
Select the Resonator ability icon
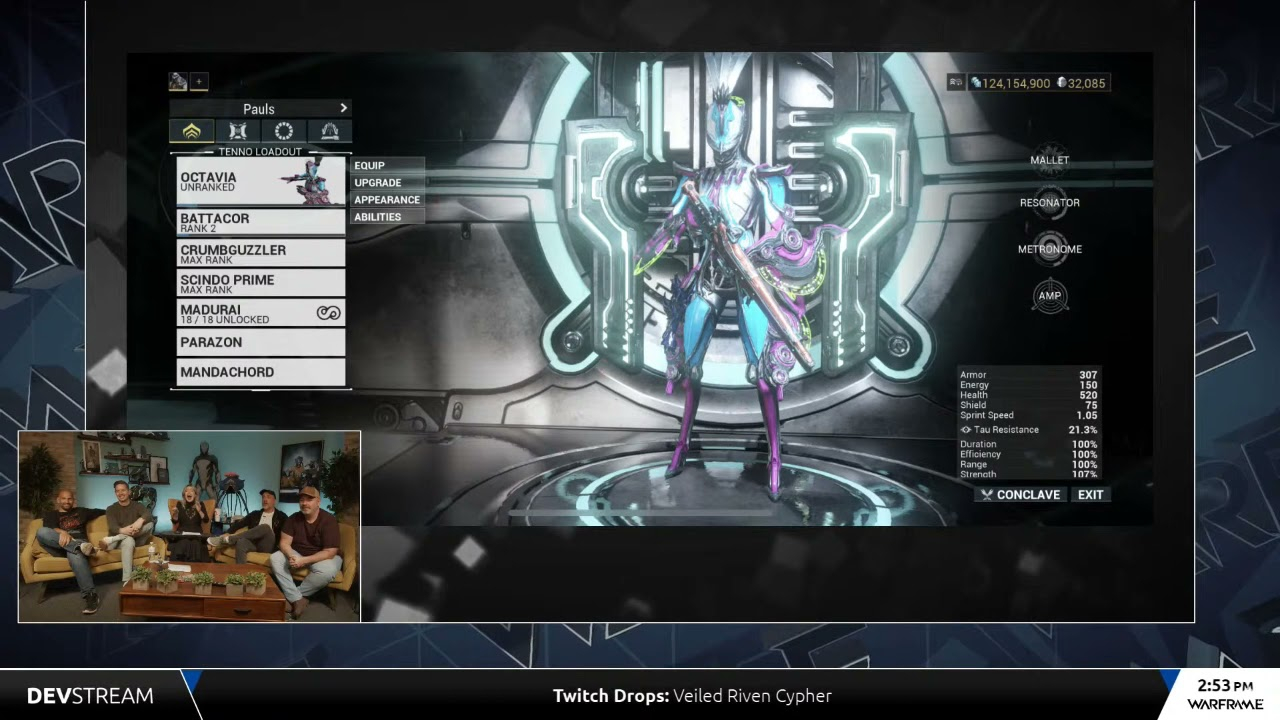(x=1049, y=203)
